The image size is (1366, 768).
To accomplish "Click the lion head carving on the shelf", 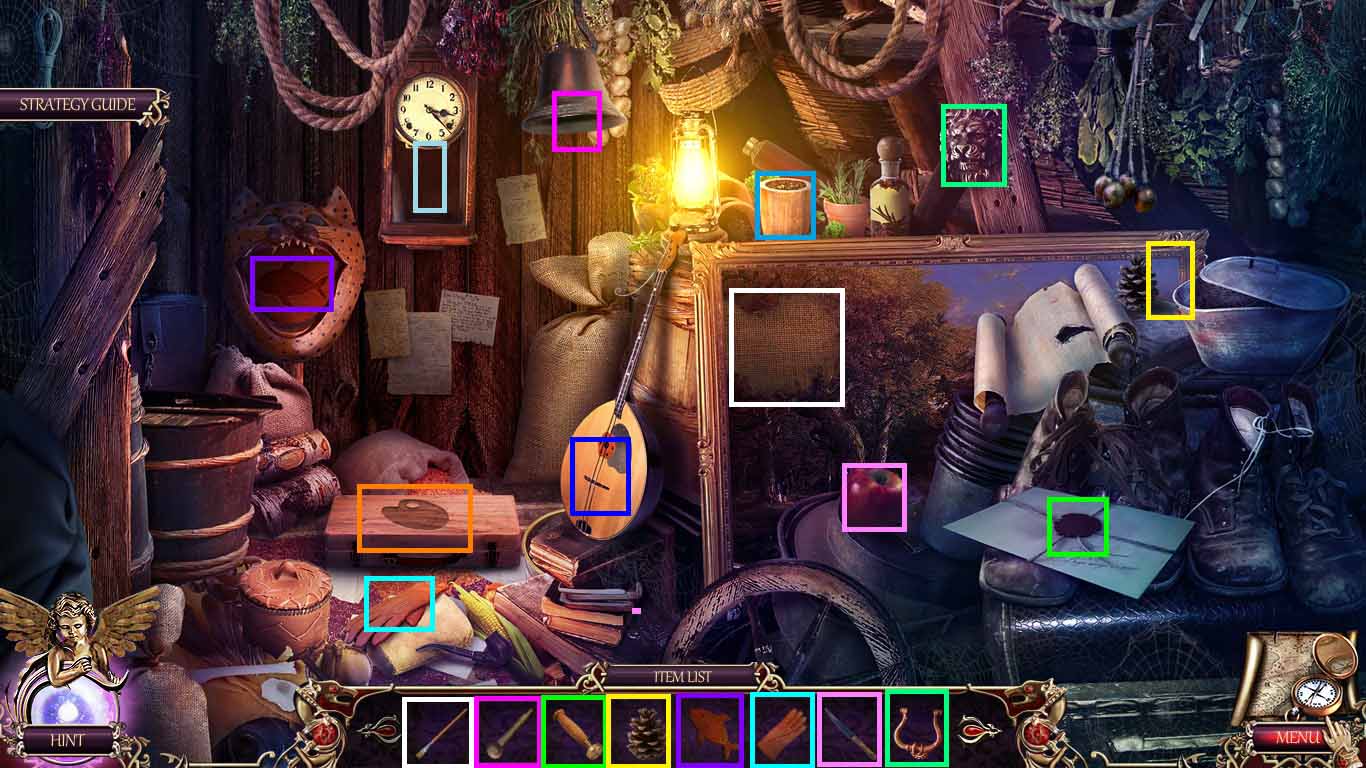I will tap(973, 145).
